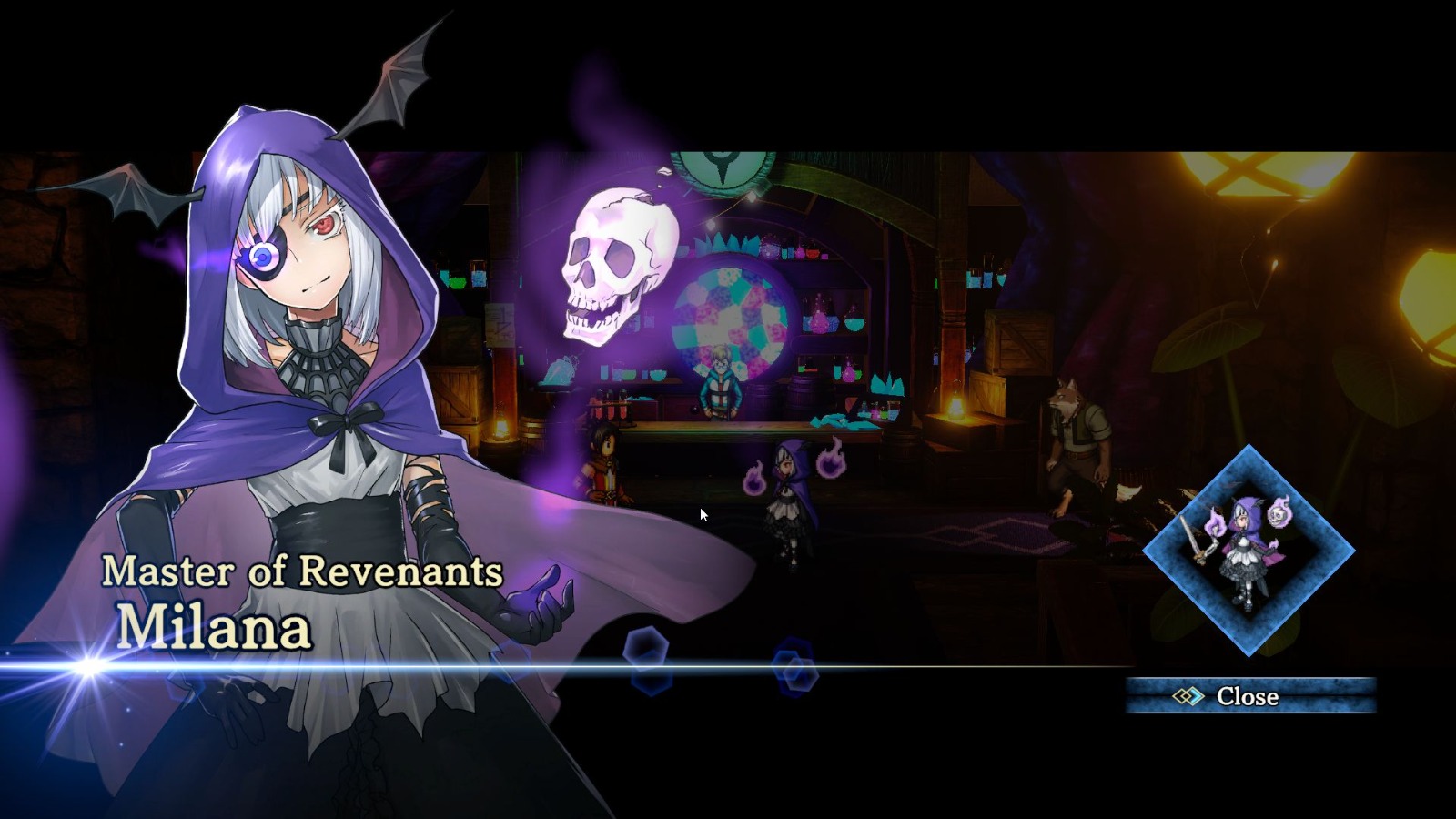Click the spider-web choker on Milana's portrait
Viewport: 1456px width, 819px height.
[x=318, y=369]
